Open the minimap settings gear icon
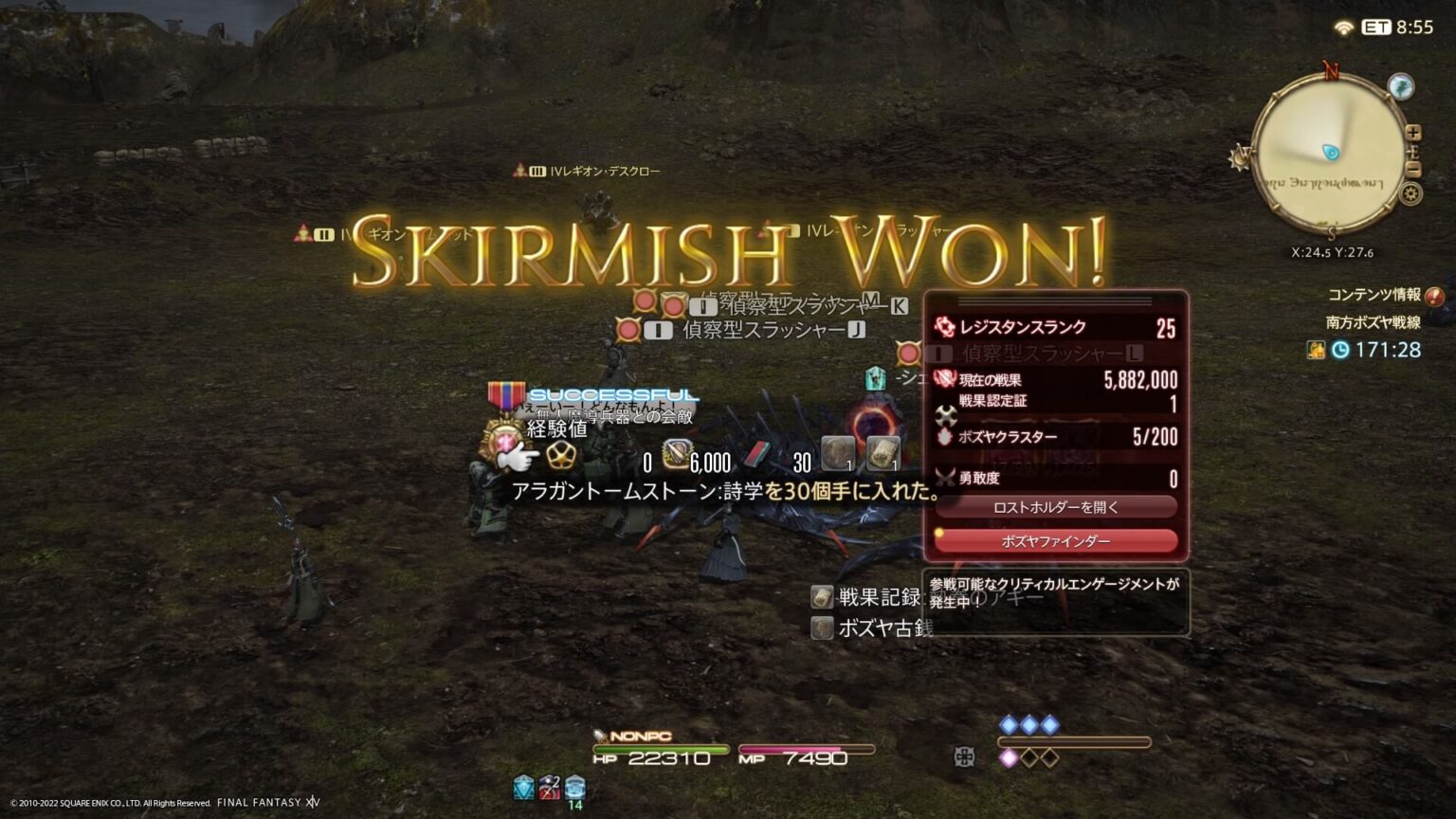 coord(1411,192)
